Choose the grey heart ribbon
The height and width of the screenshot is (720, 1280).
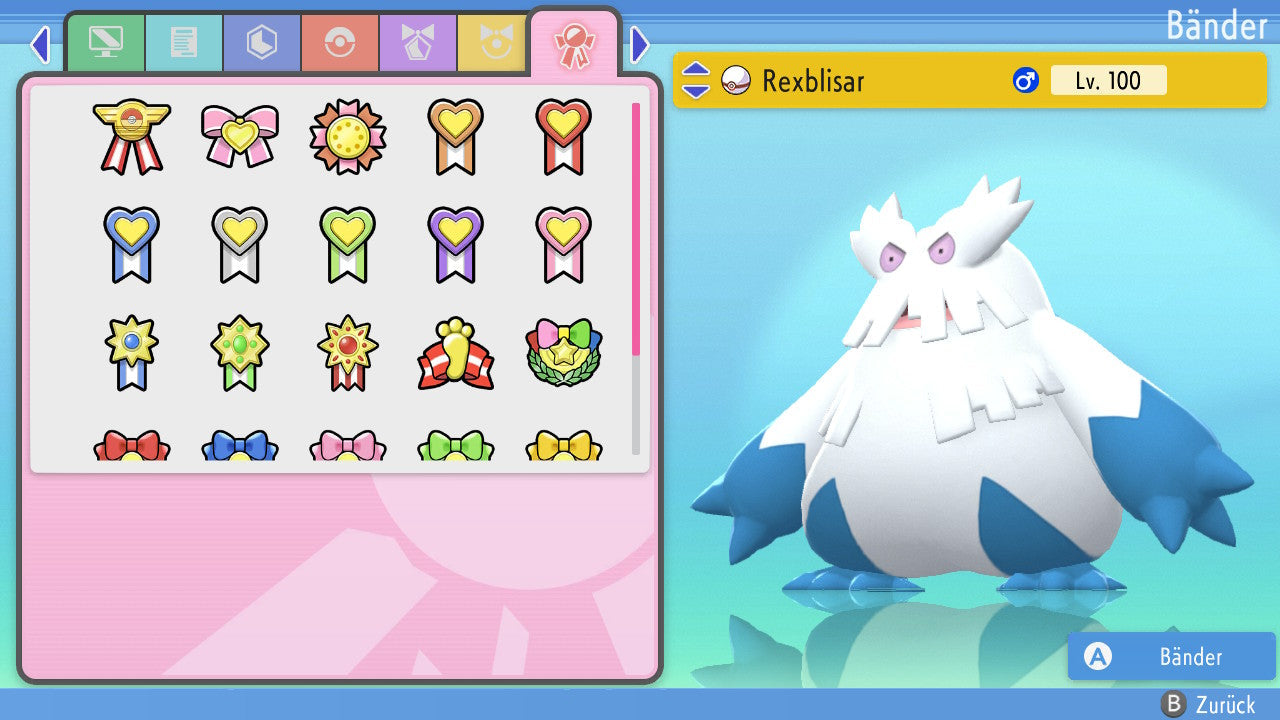(239, 244)
